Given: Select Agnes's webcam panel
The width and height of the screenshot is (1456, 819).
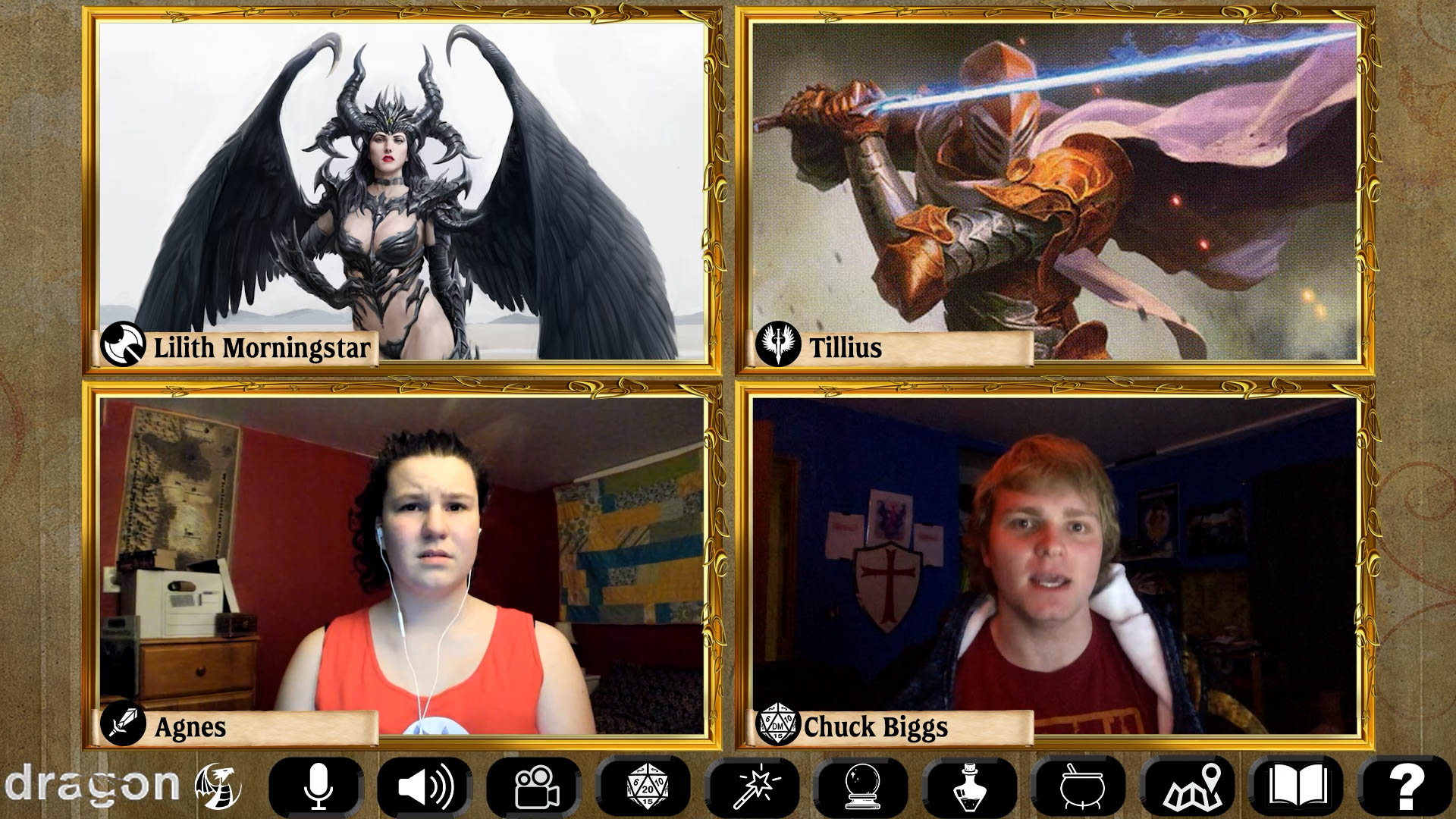Looking at the screenshot, I should [x=402, y=565].
